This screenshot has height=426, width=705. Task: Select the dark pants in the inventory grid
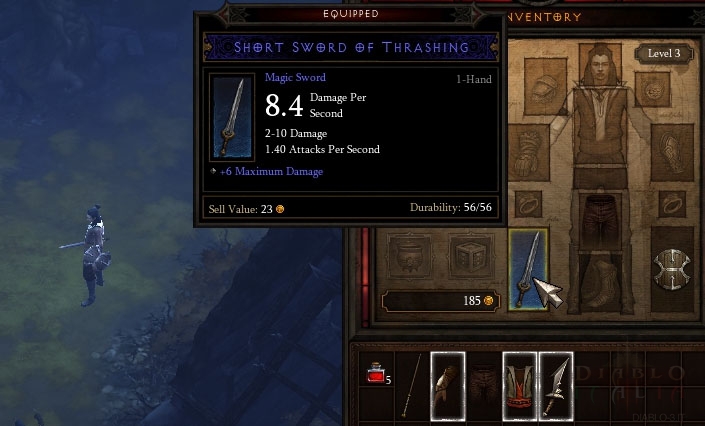pyautogui.click(x=483, y=385)
